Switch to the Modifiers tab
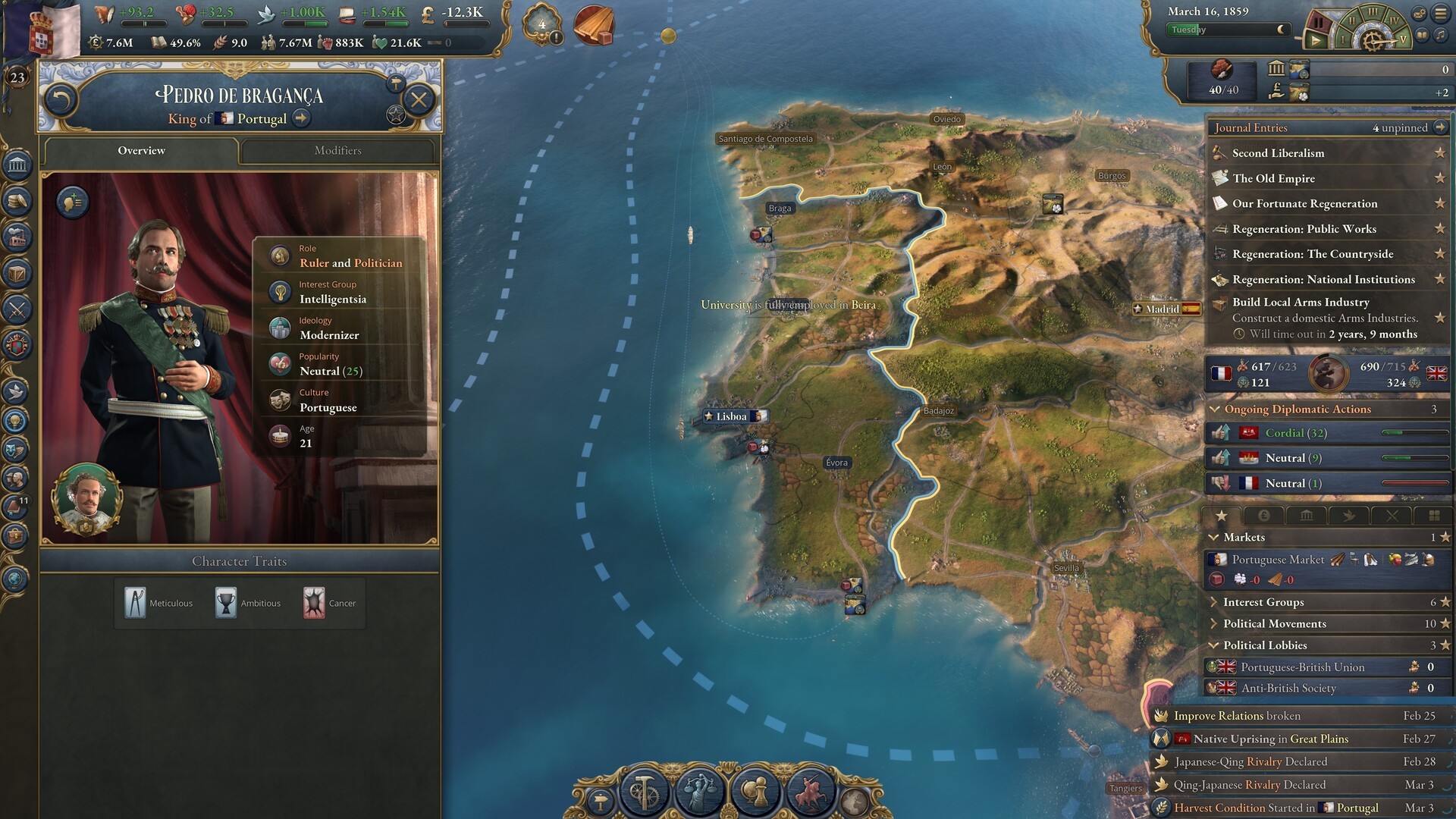 tap(338, 150)
